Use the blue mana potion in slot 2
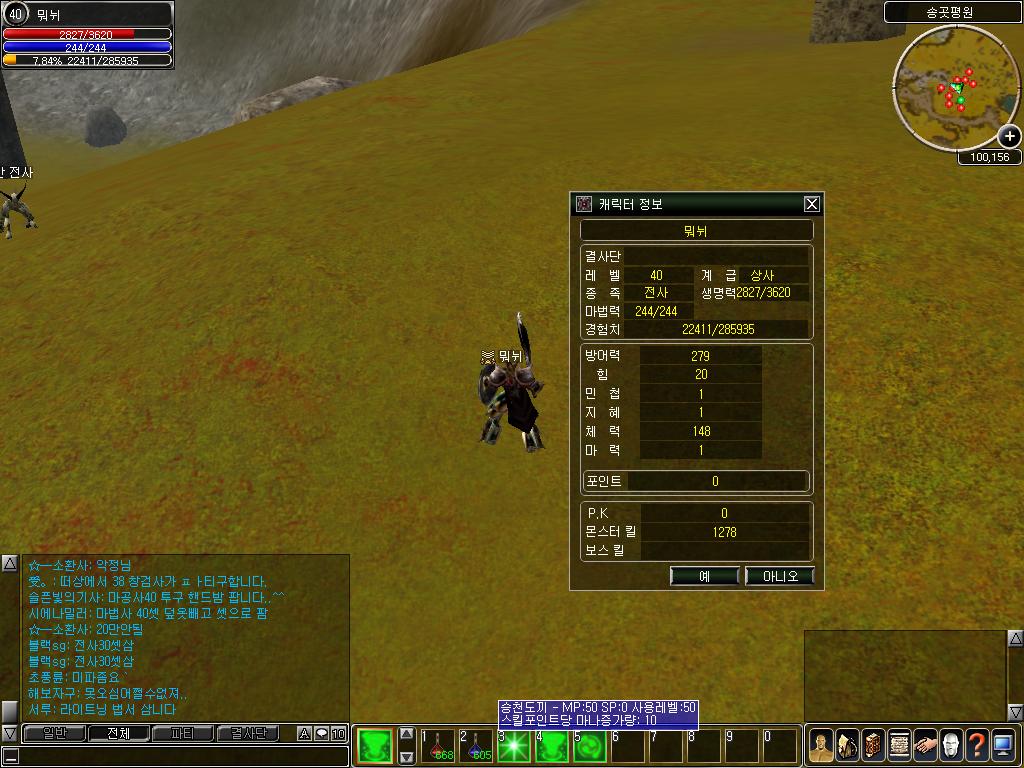Screen dimensions: 1024x768 click(x=477, y=746)
